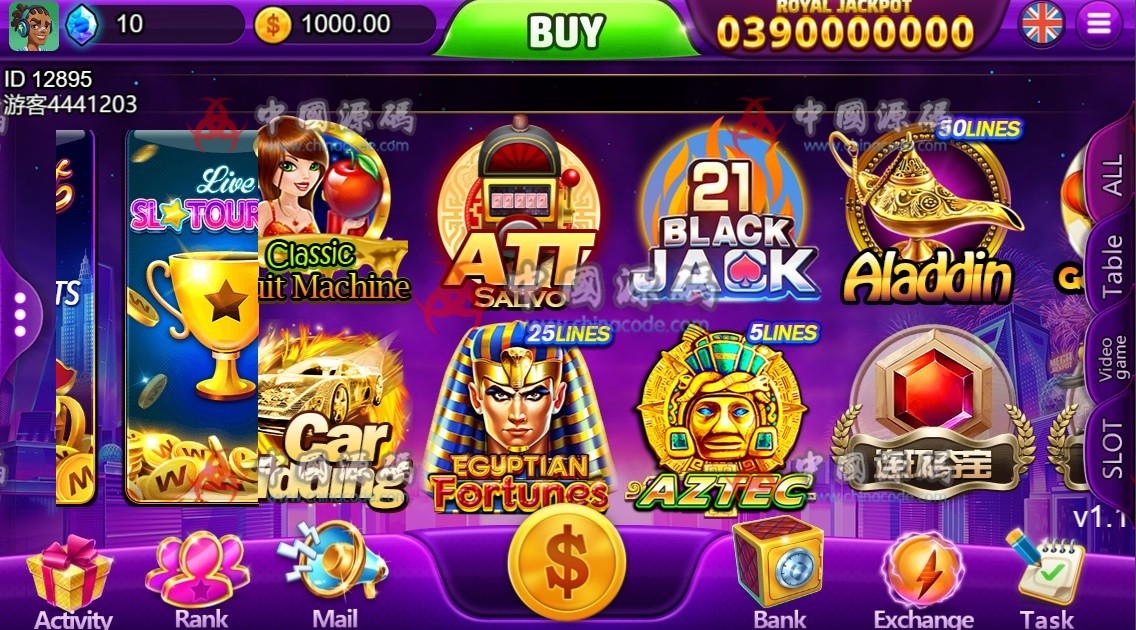Click the big gold dollar coin button
The width and height of the screenshot is (1136, 630).
pos(566,563)
